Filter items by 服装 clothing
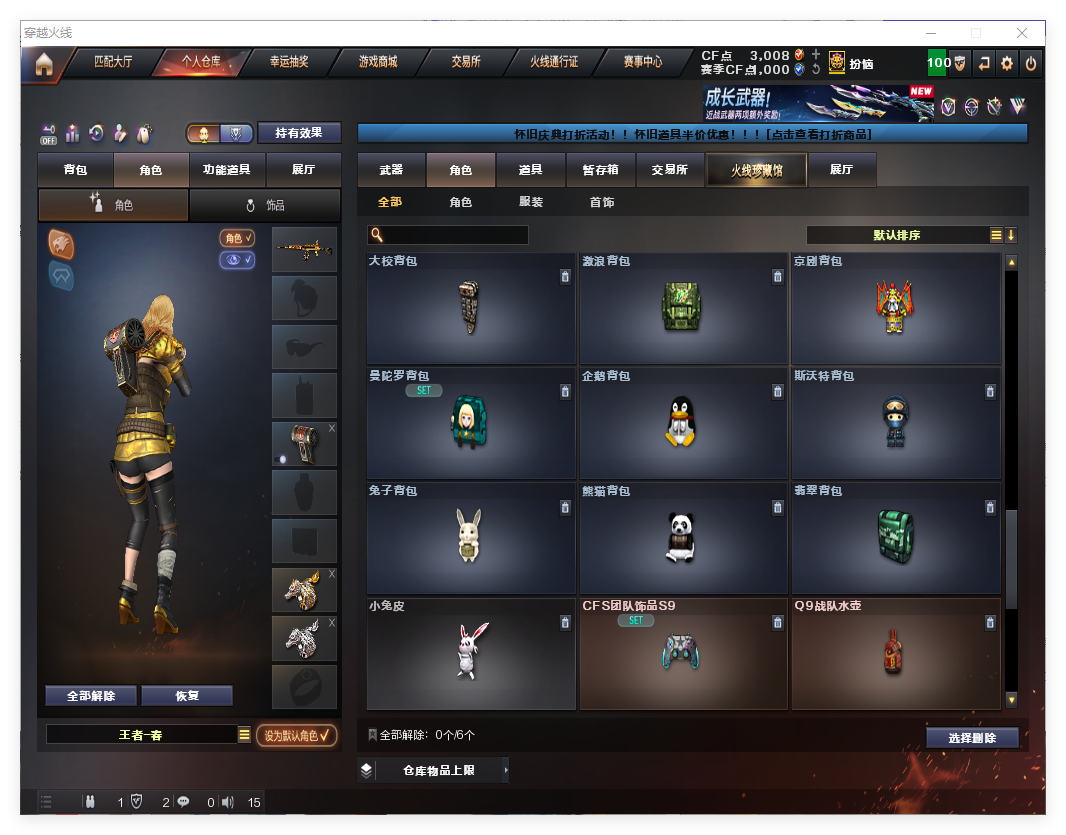Viewport: 1066px width, 835px height. tap(531, 202)
